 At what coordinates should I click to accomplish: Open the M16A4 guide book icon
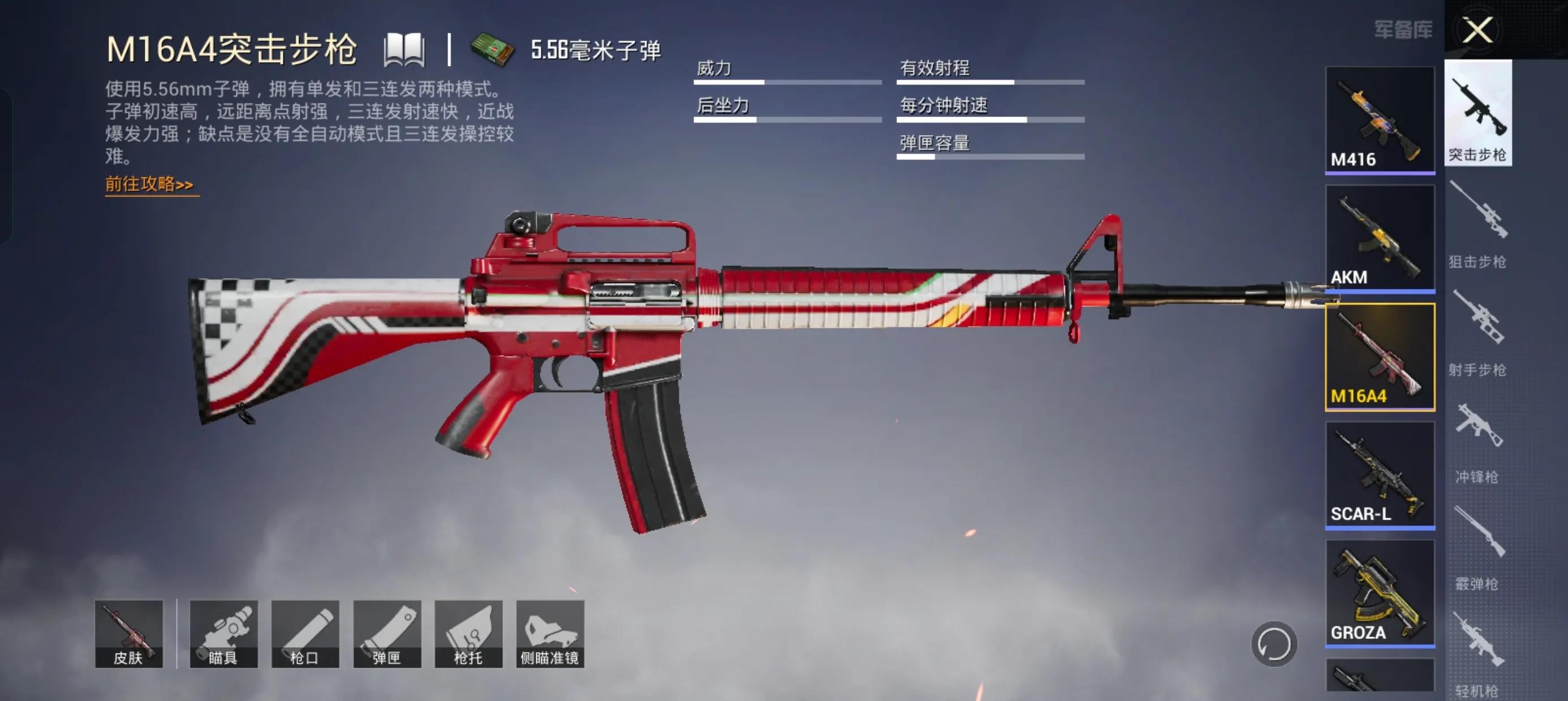click(403, 50)
